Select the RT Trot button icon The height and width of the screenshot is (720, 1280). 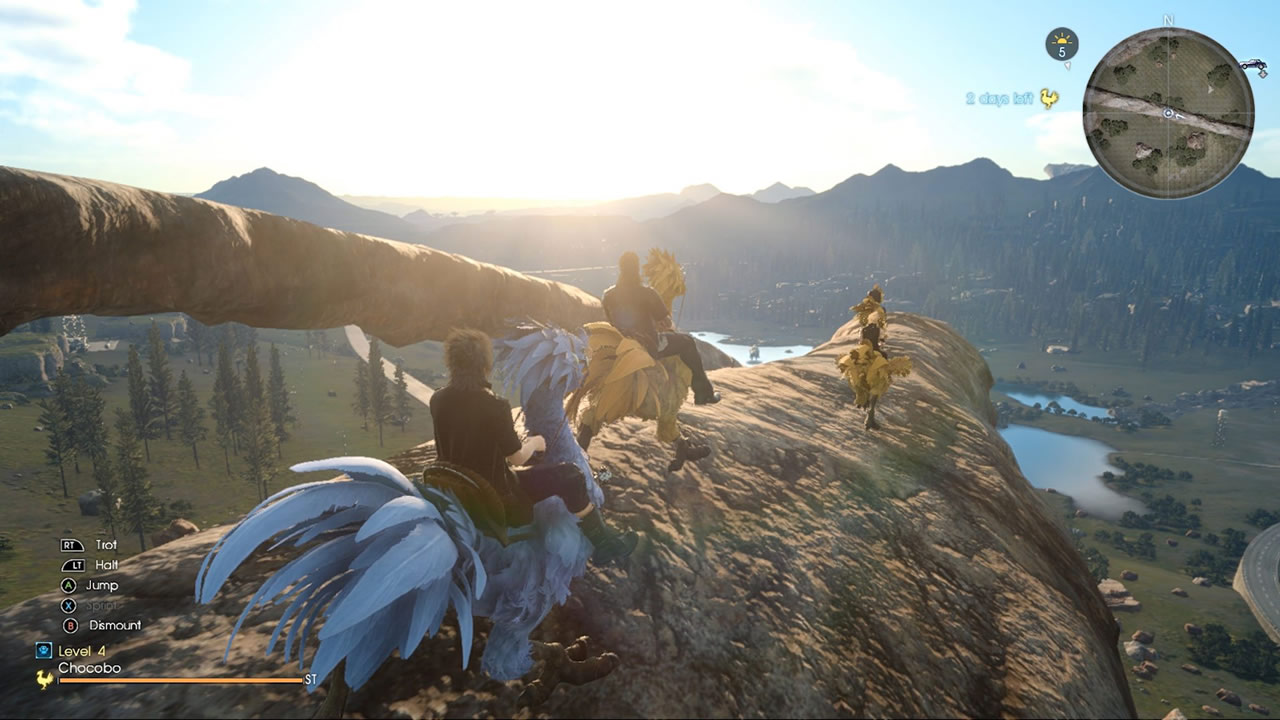[72, 546]
